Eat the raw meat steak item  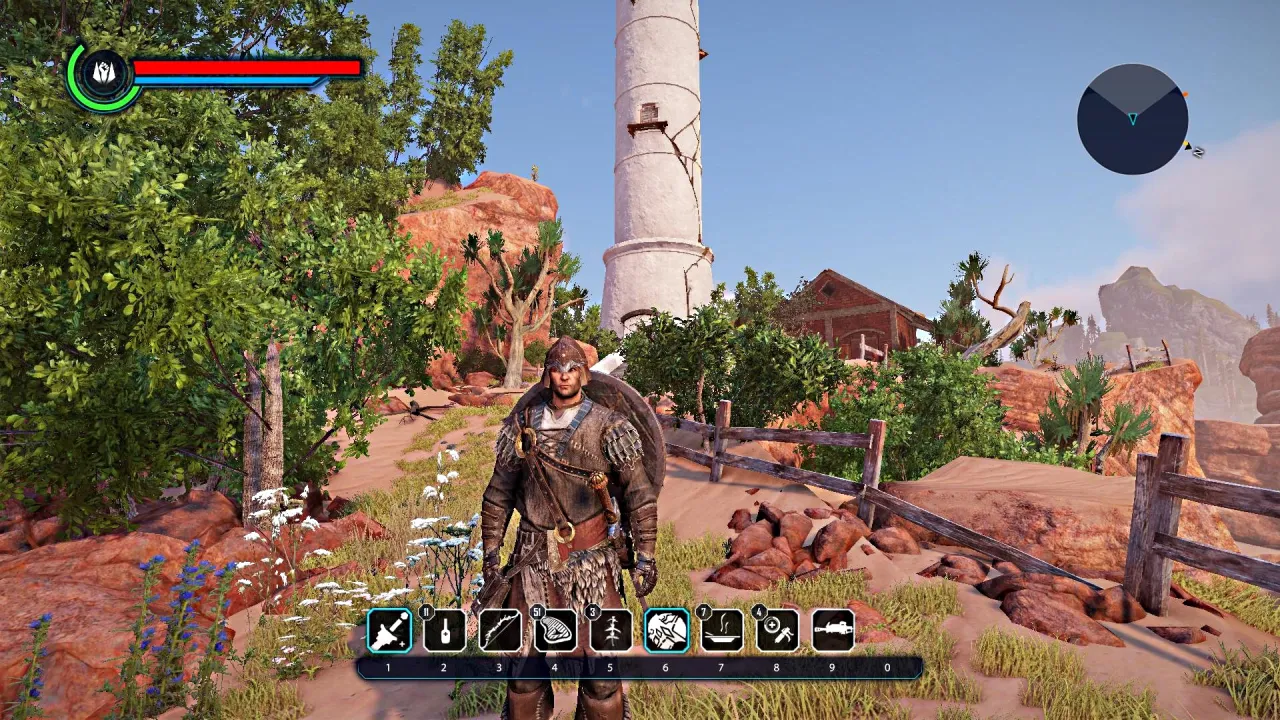pyautogui.click(x=555, y=631)
